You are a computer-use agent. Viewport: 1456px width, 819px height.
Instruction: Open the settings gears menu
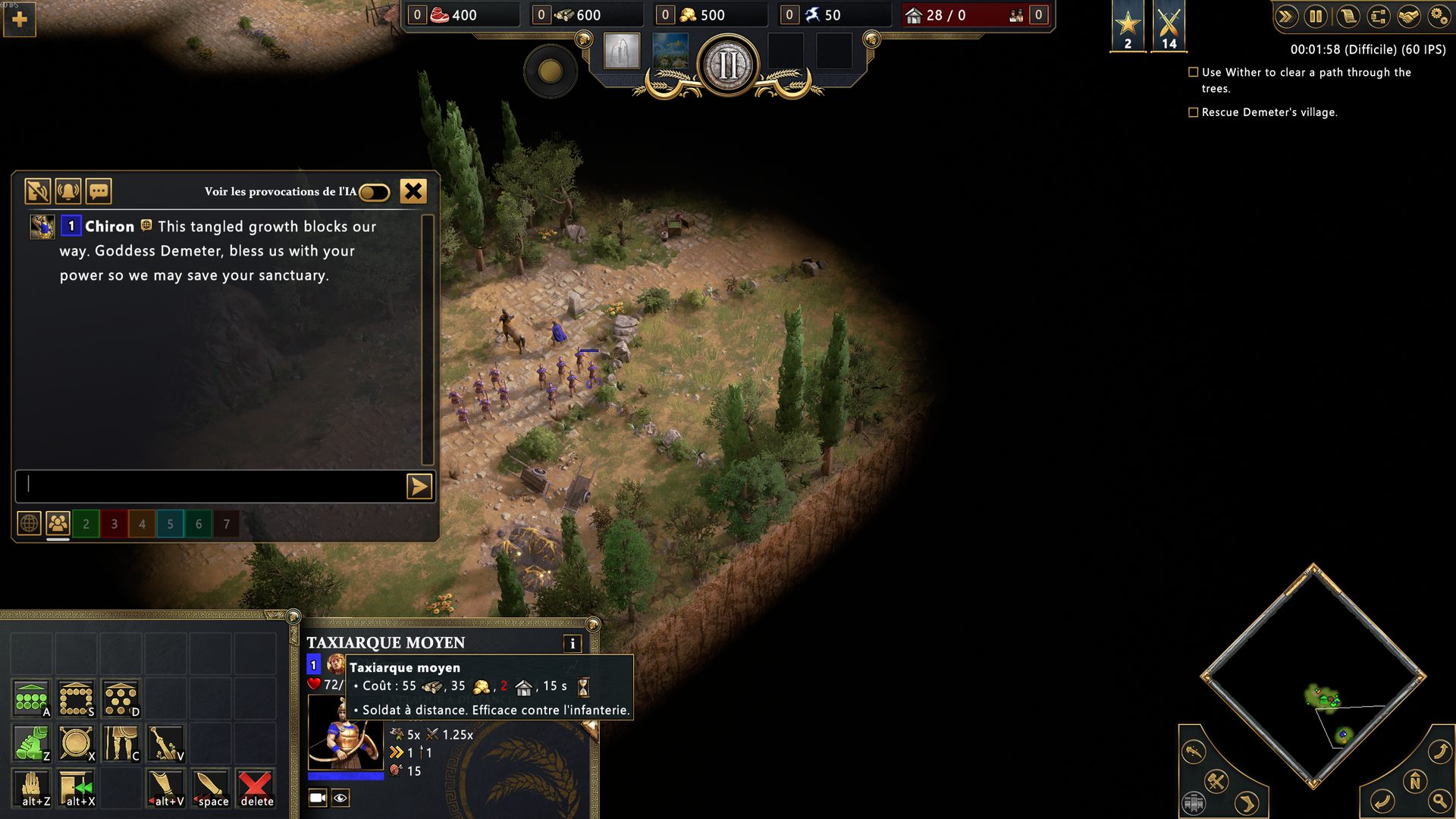[1438, 17]
